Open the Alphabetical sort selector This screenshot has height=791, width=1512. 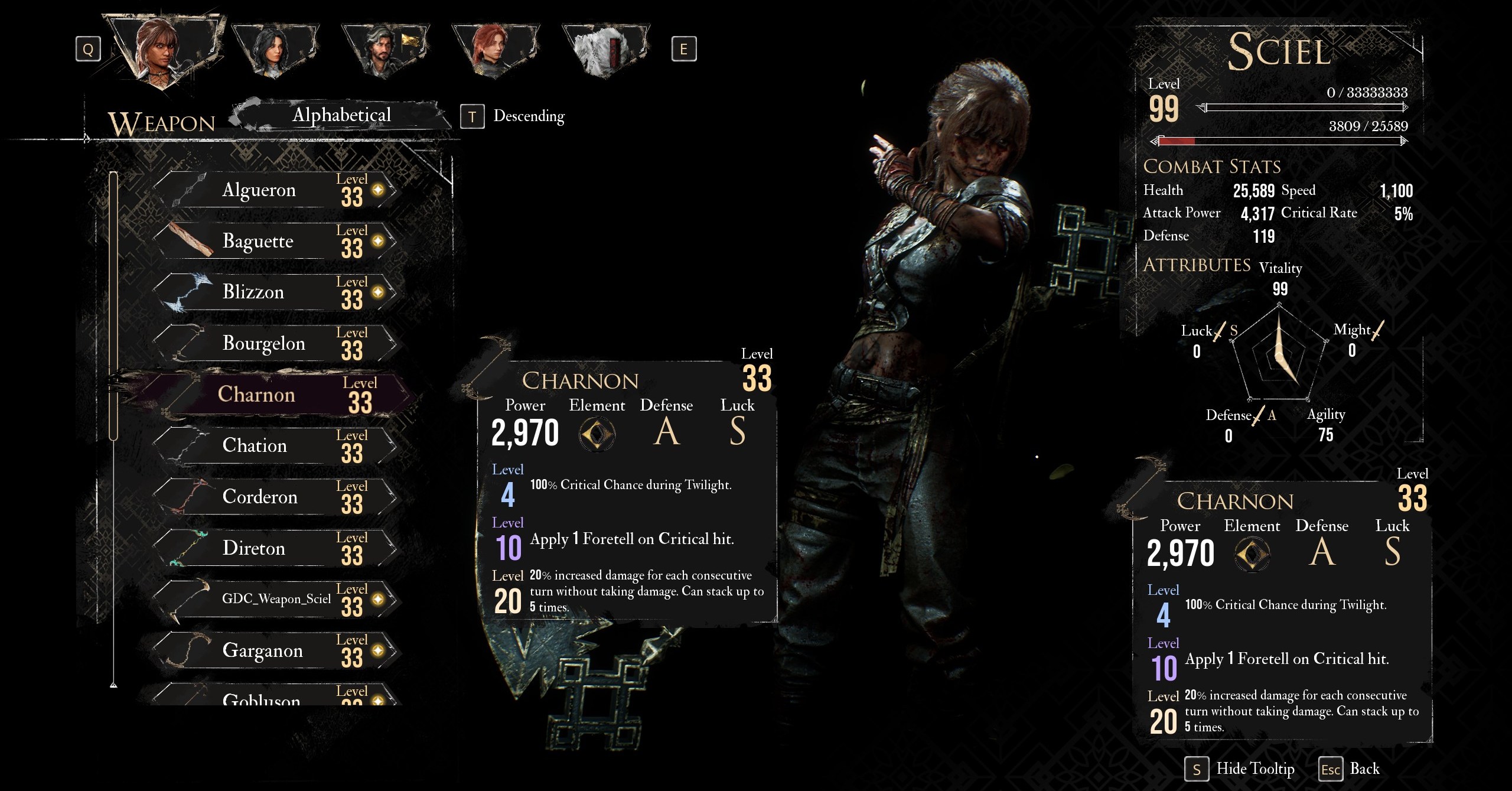[x=341, y=115]
